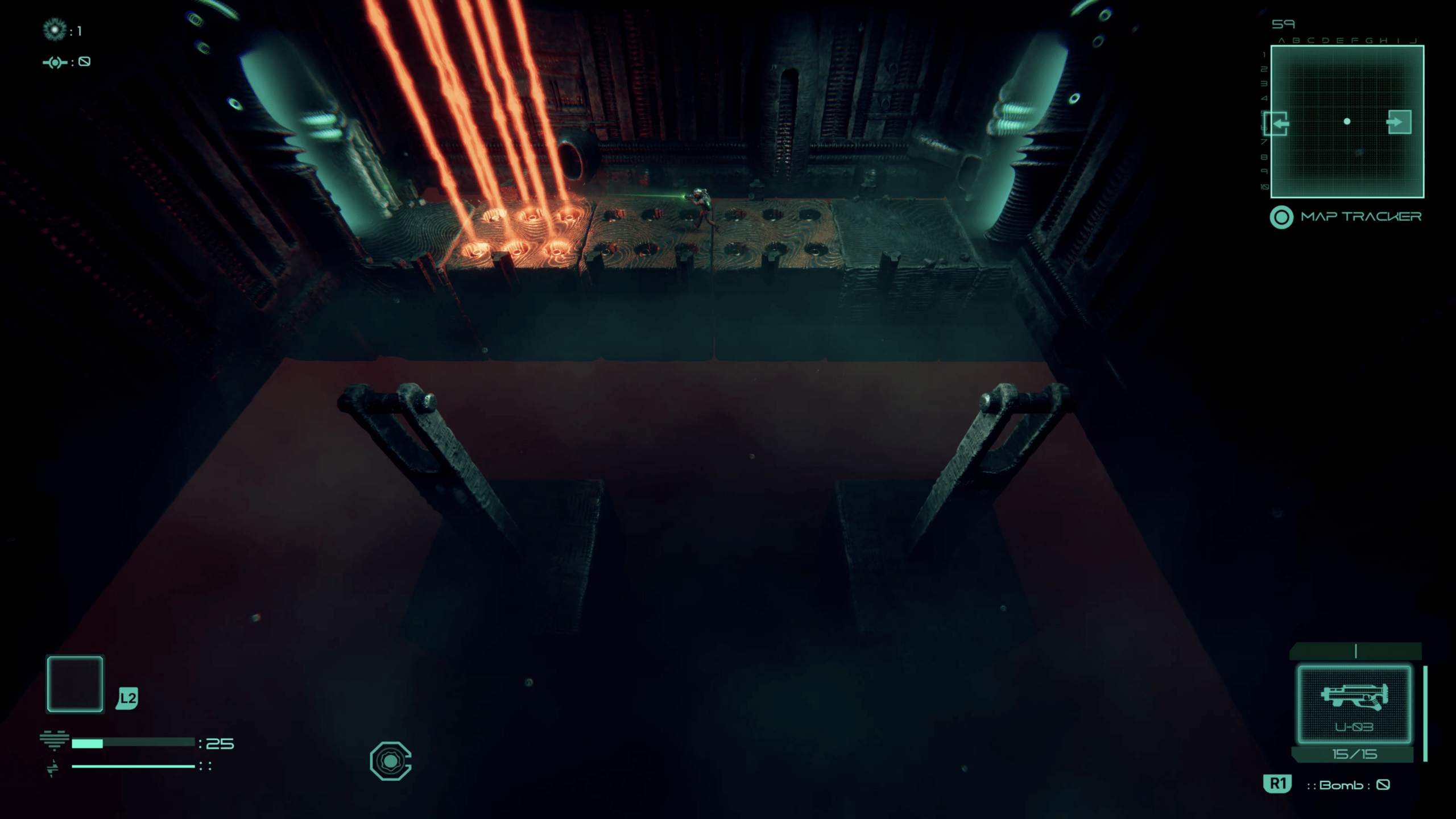1456x819 pixels.
Task: Activate the octagonal ability icon
Action: coord(390,760)
